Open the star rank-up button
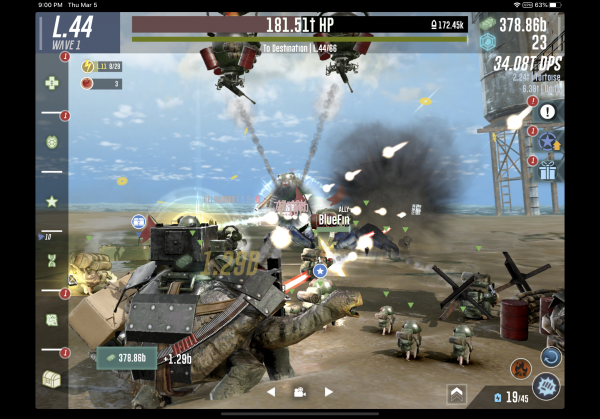The width and height of the screenshot is (600, 419). coord(547,142)
